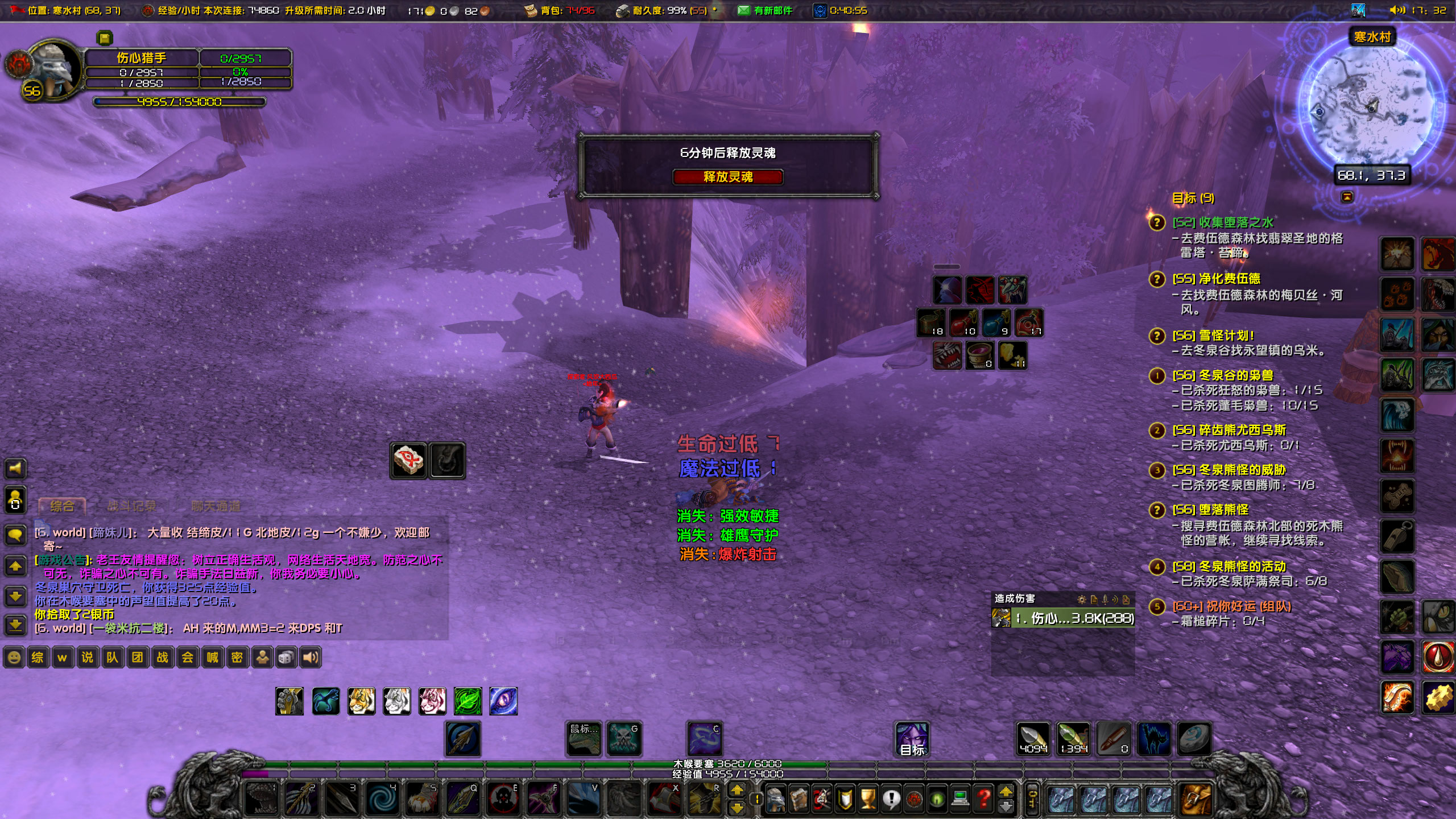Viewport: 1456px width, 819px height.
Task: Switch to the 战斗记录 chat tab
Action: [132, 506]
